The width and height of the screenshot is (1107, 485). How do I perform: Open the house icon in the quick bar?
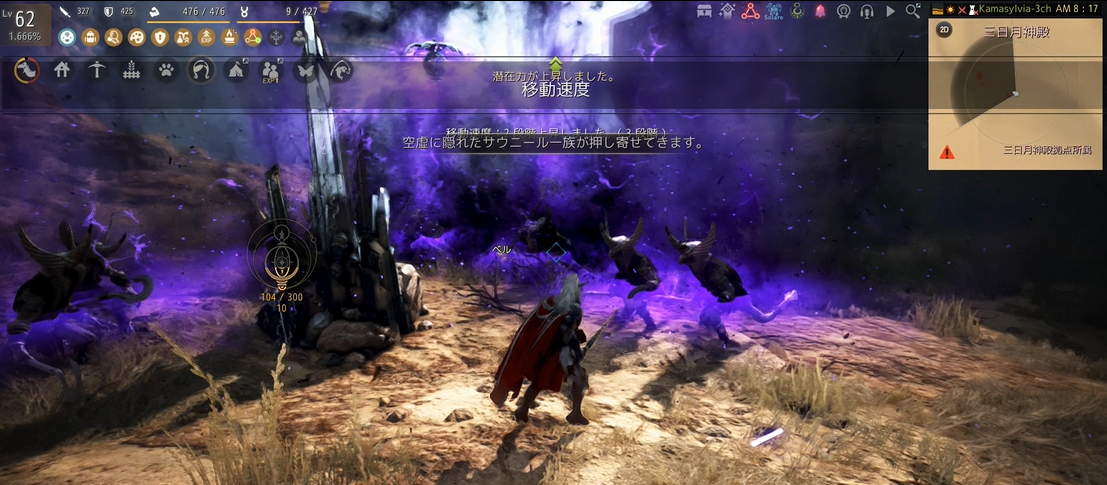pyautogui.click(x=62, y=70)
